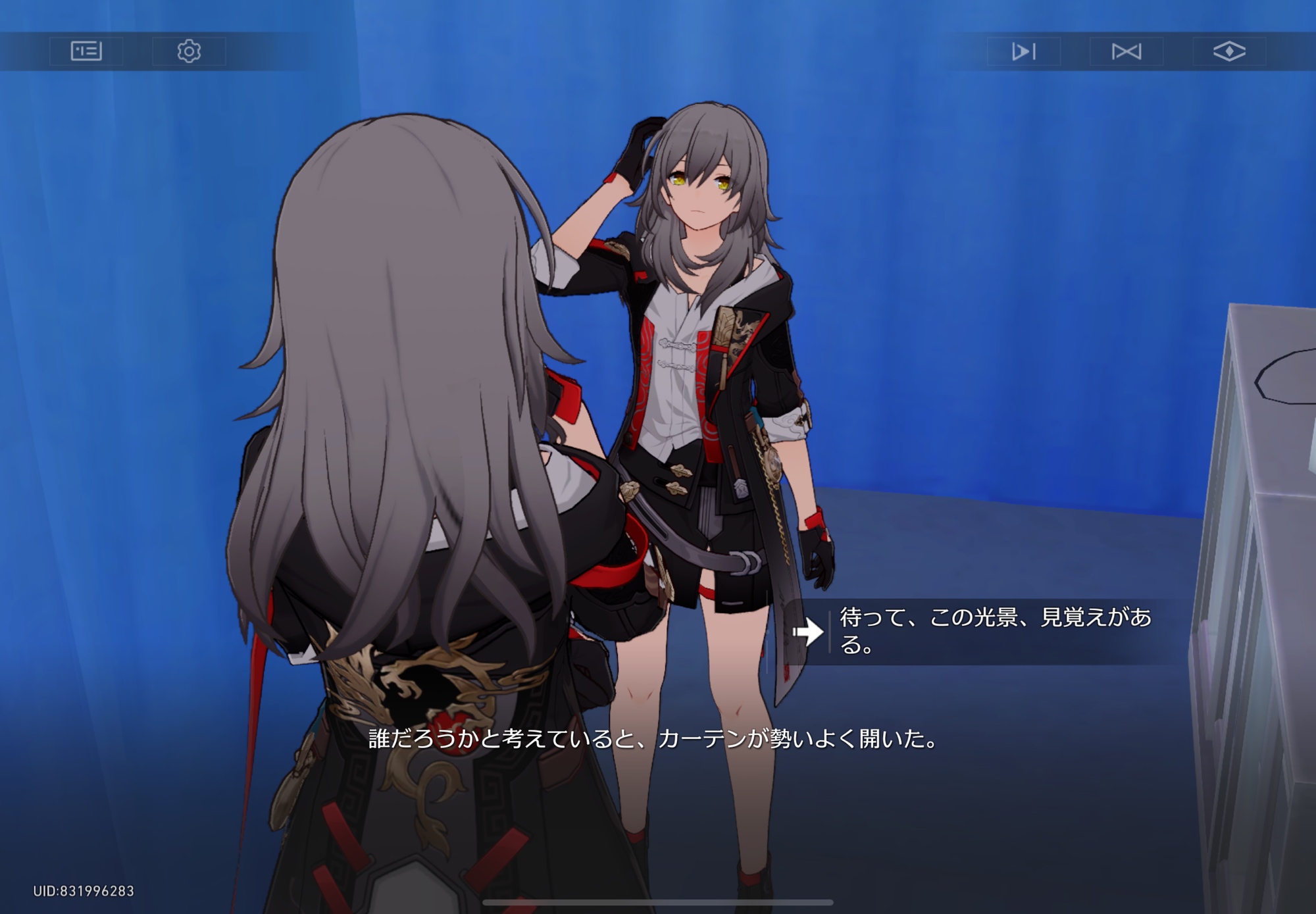The image size is (1316, 914).
Task: Open the gear settings icon
Action: (189, 51)
